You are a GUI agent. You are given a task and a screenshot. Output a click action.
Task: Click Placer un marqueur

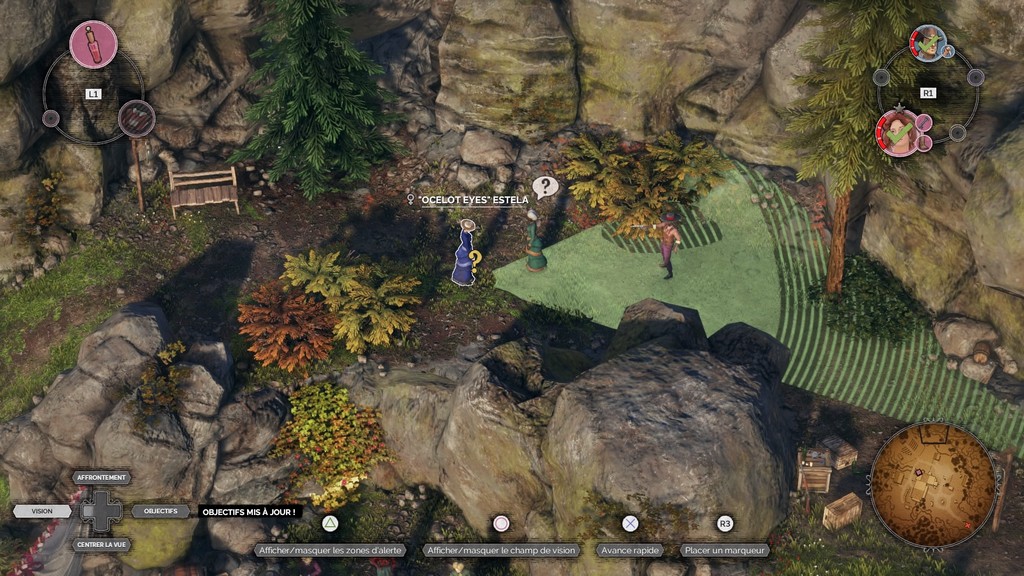click(x=725, y=550)
